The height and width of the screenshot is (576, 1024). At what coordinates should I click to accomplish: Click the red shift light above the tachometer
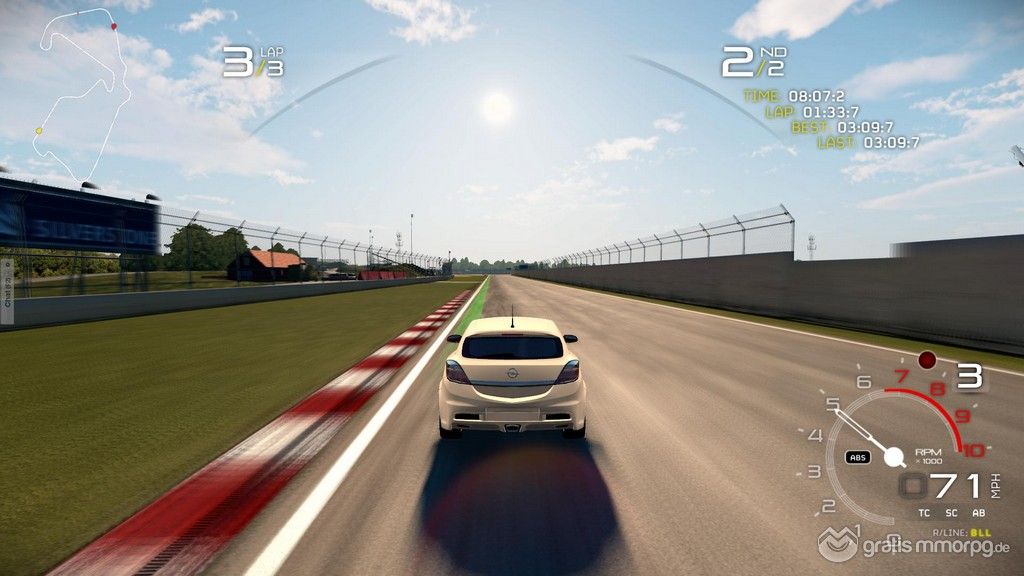coord(927,359)
